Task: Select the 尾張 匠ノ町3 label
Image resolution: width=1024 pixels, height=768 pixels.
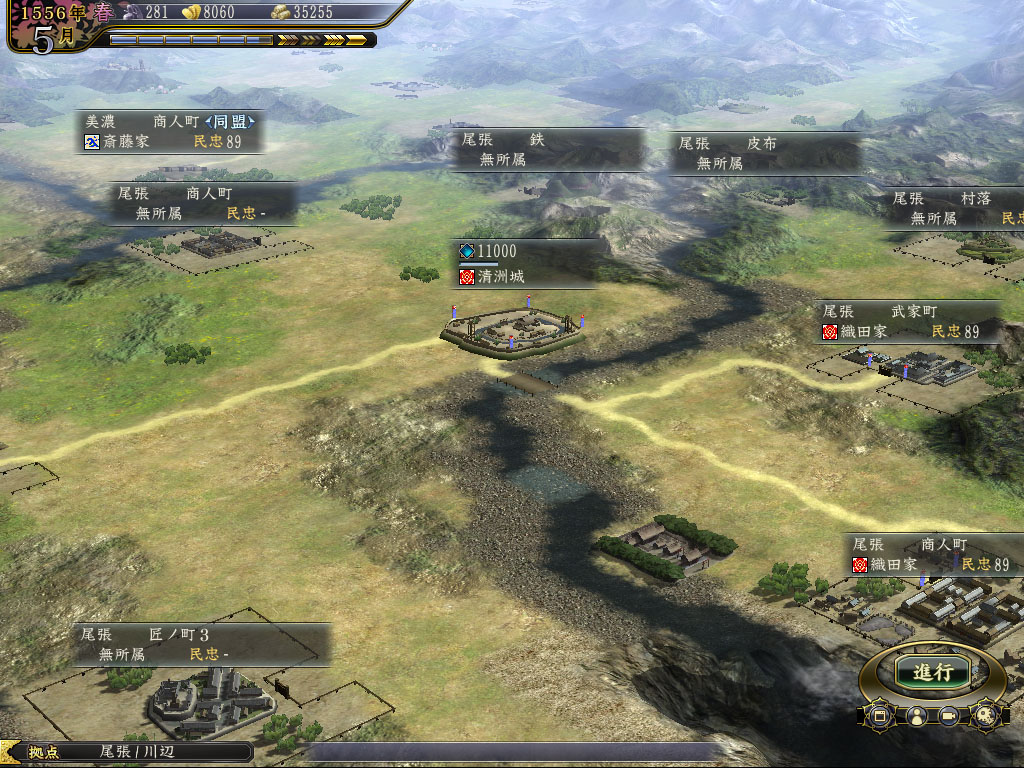Action: 202,644
